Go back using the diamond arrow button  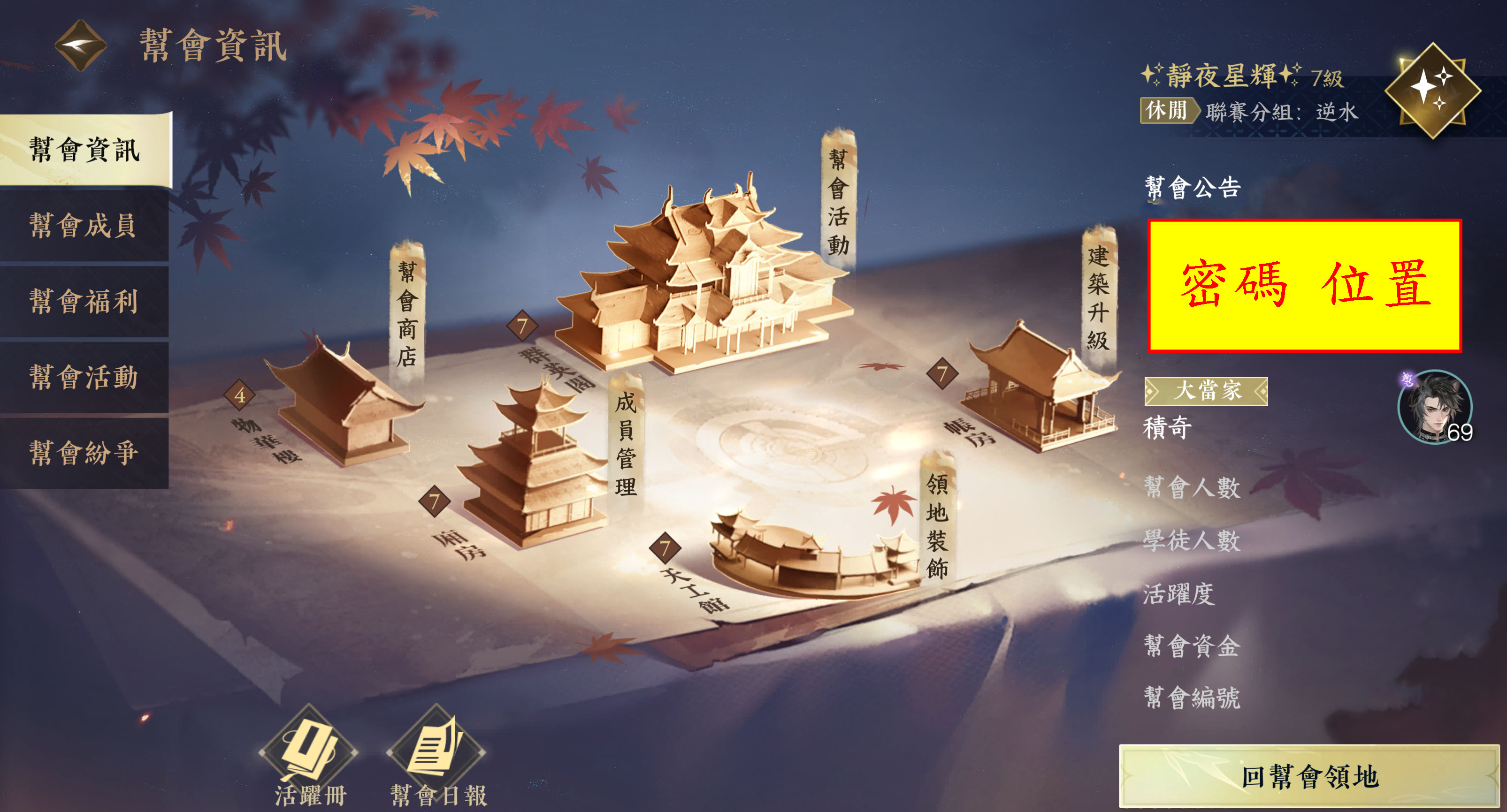click(x=80, y=45)
